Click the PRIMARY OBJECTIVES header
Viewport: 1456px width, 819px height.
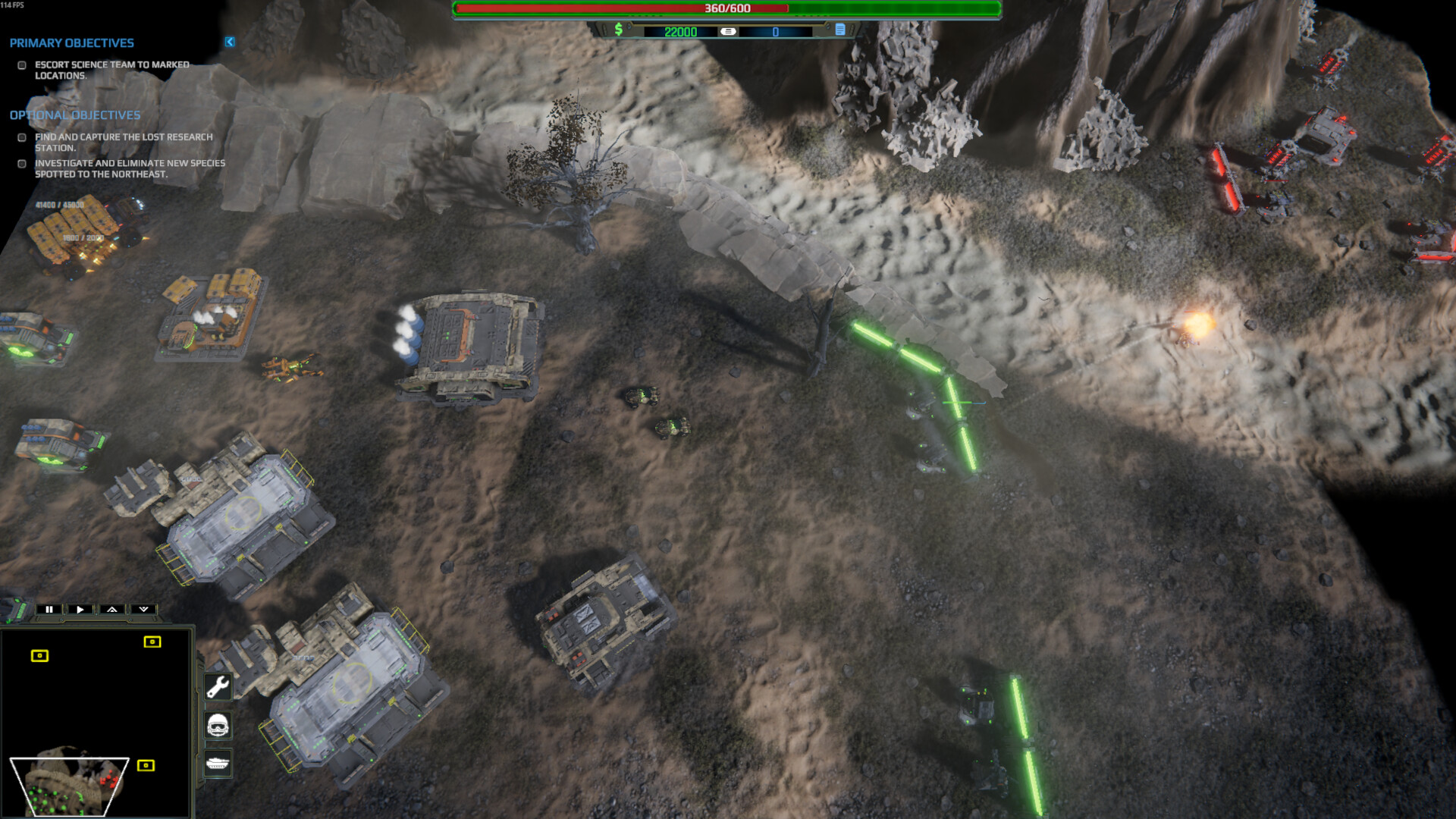click(72, 43)
